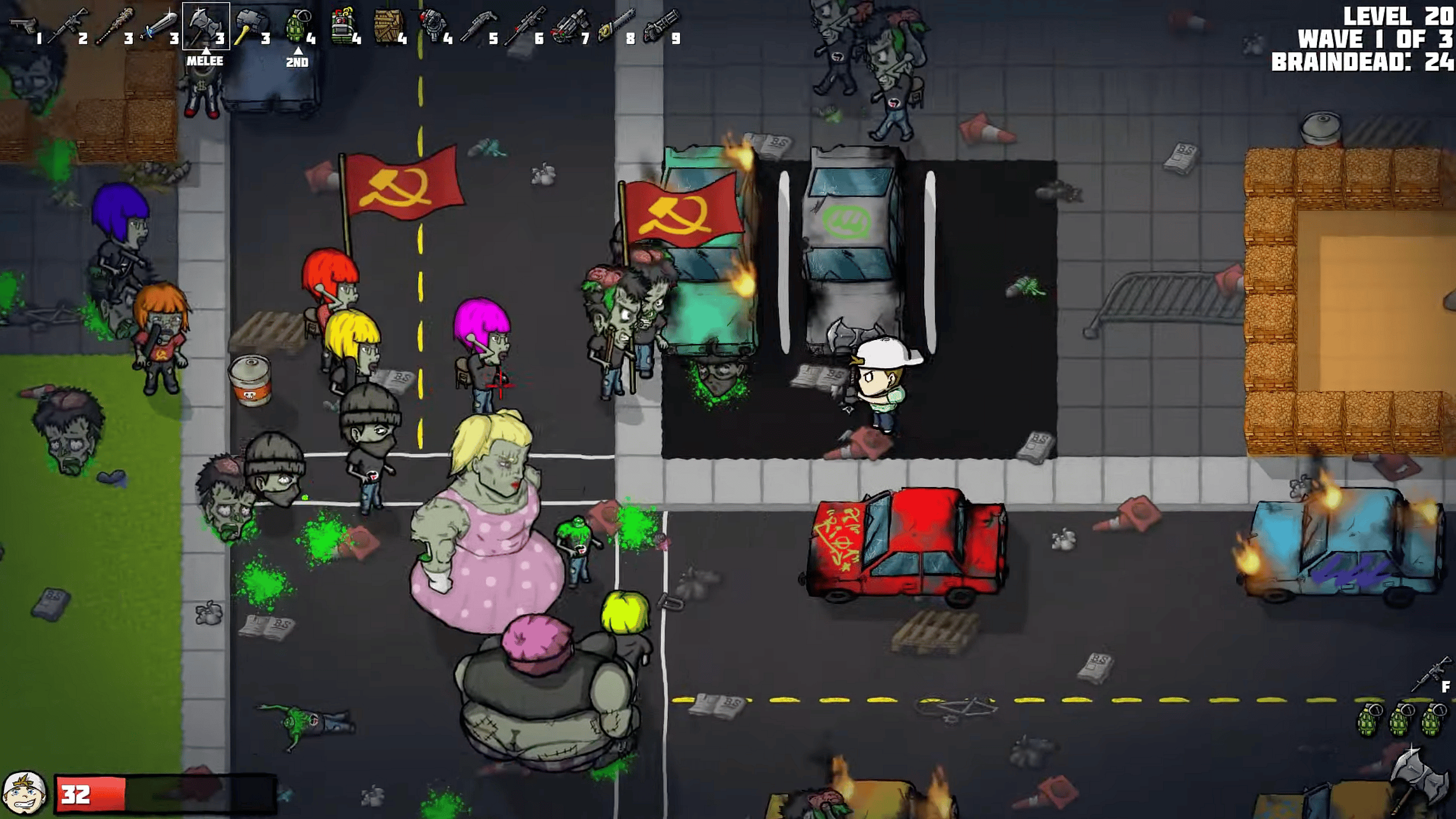Choose the minigun in slot 9

point(661,25)
